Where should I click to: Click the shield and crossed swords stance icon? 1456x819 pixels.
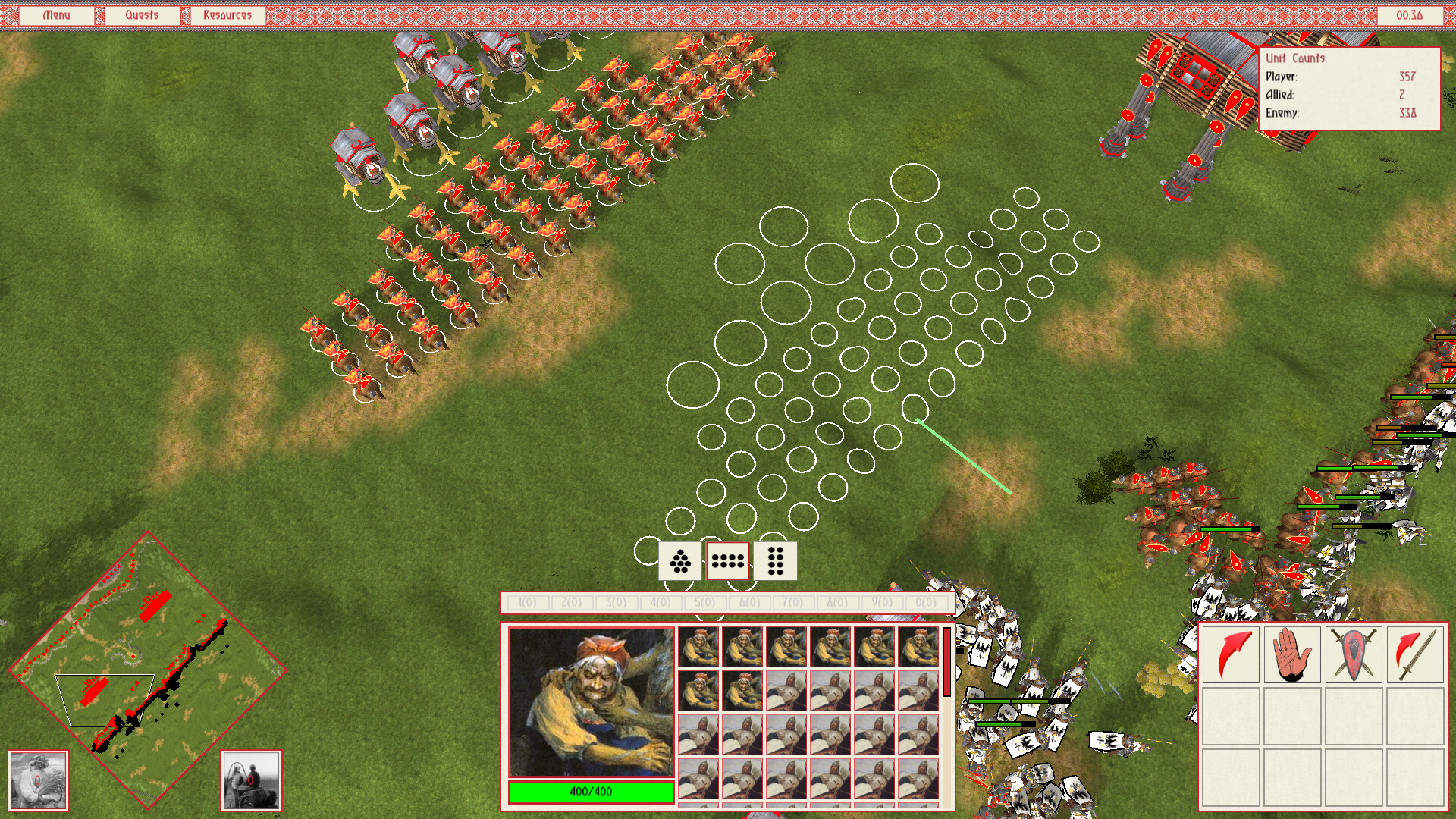click(x=1356, y=655)
